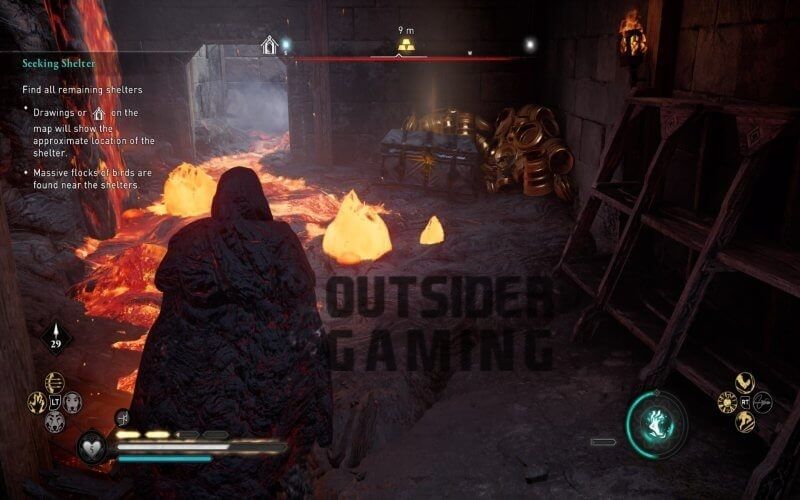Activate the sun-shaped ability in the right wheel
800x500 pixels.
(x=725, y=402)
